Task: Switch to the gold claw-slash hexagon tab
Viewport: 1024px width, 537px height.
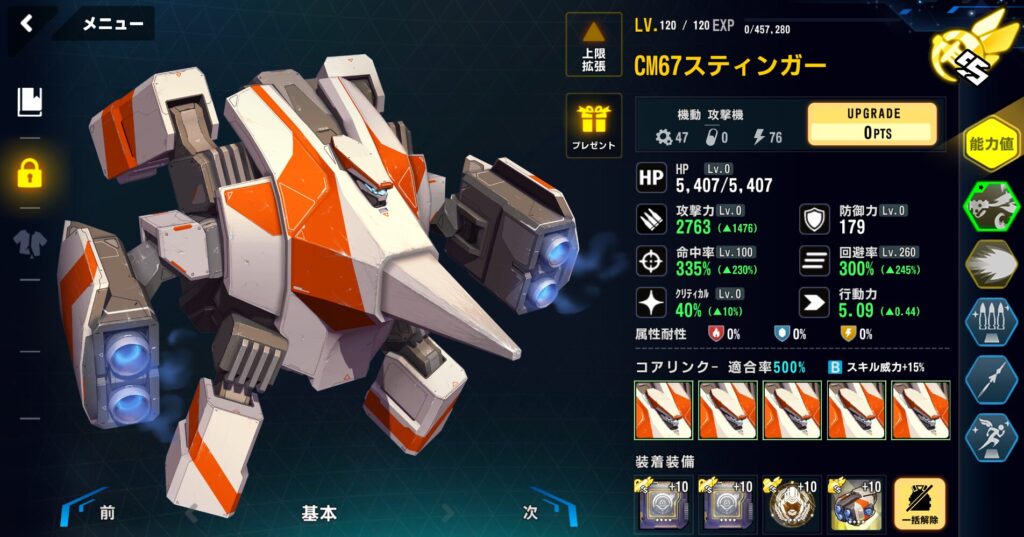Action: (990, 264)
